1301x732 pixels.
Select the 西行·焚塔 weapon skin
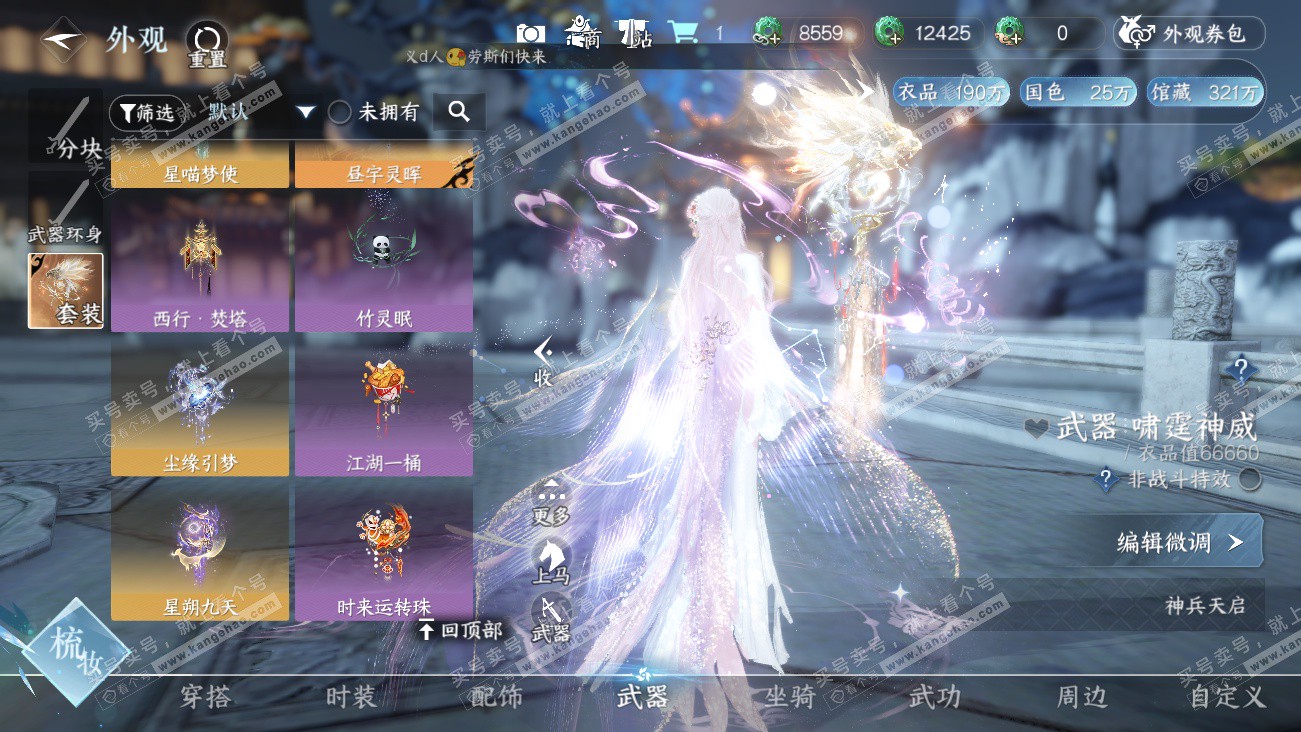(200, 262)
